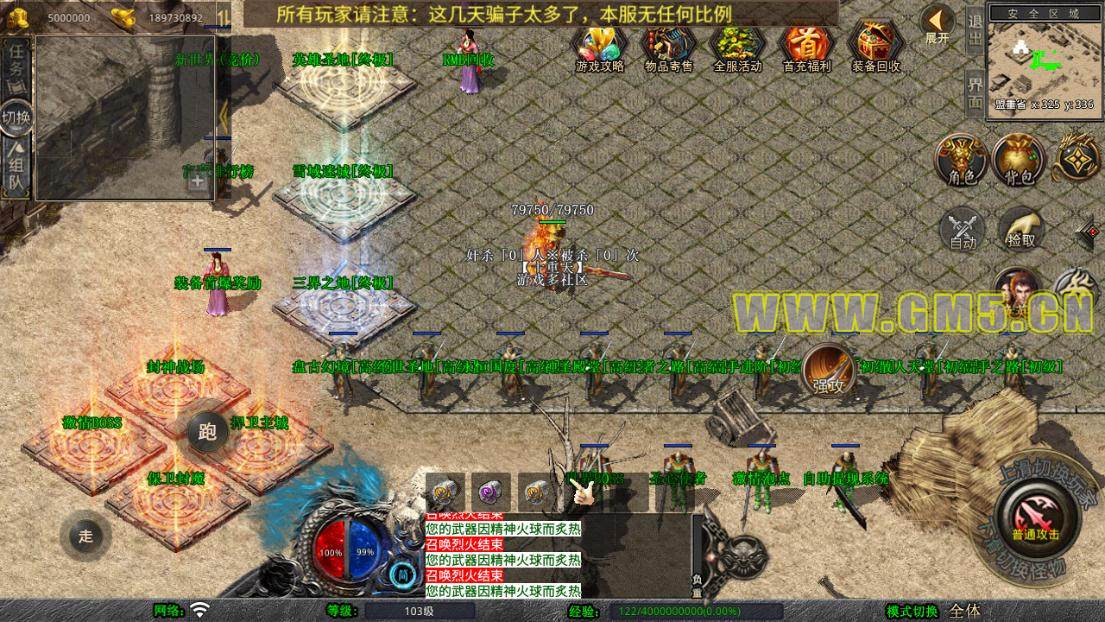Click the 退出 exit tab

pos(976,30)
